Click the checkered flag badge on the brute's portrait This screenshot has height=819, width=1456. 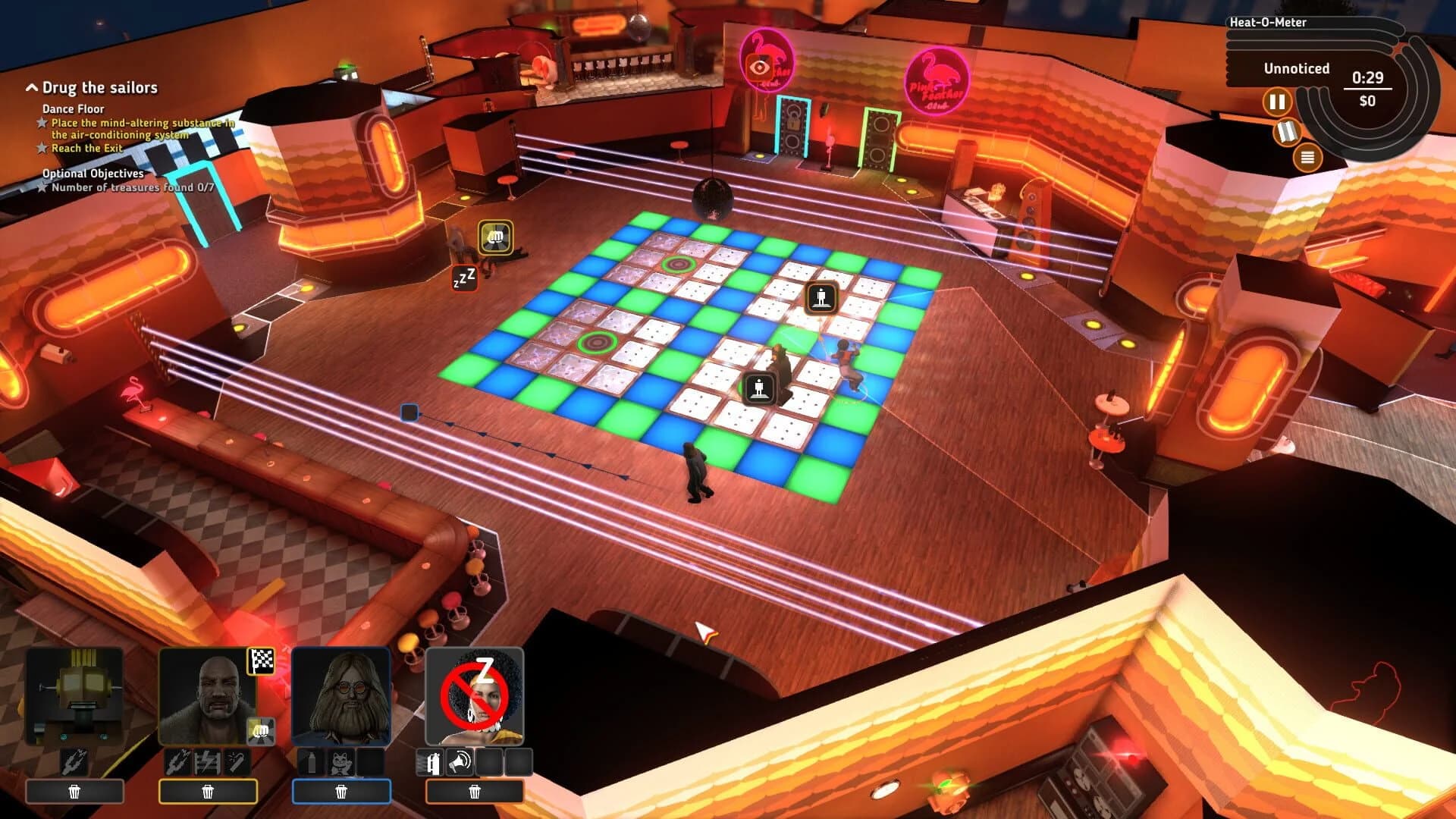(x=260, y=661)
